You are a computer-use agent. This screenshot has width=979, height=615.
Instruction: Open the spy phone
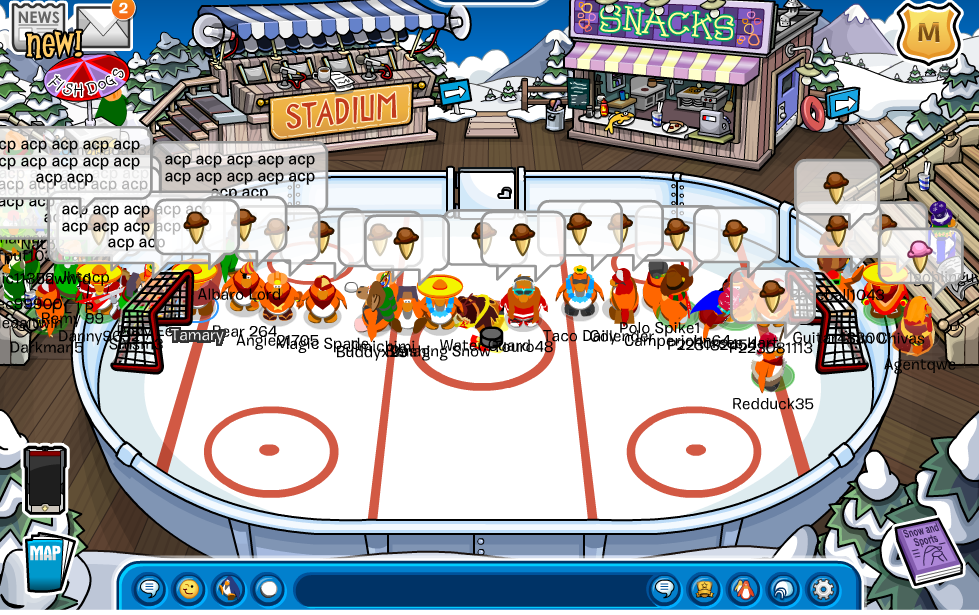(x=45, y=479)
